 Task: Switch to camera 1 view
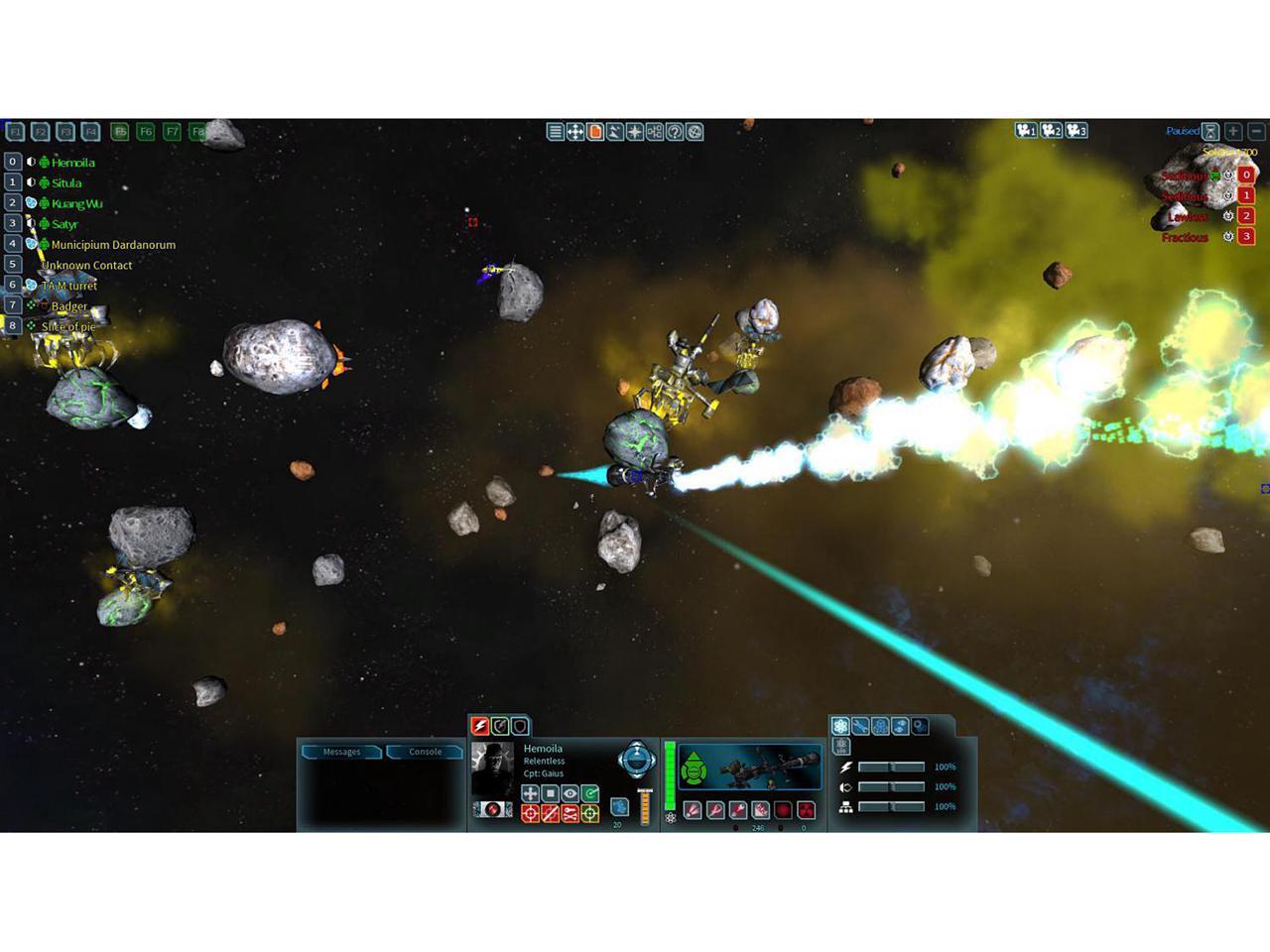pos(1026,131)
